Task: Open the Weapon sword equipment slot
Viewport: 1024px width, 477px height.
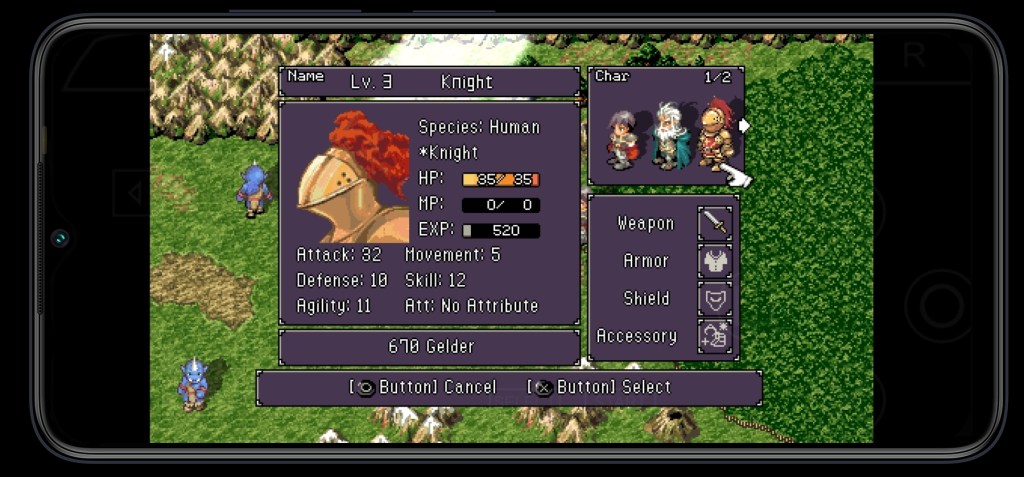Action: [x=715, y=223]
